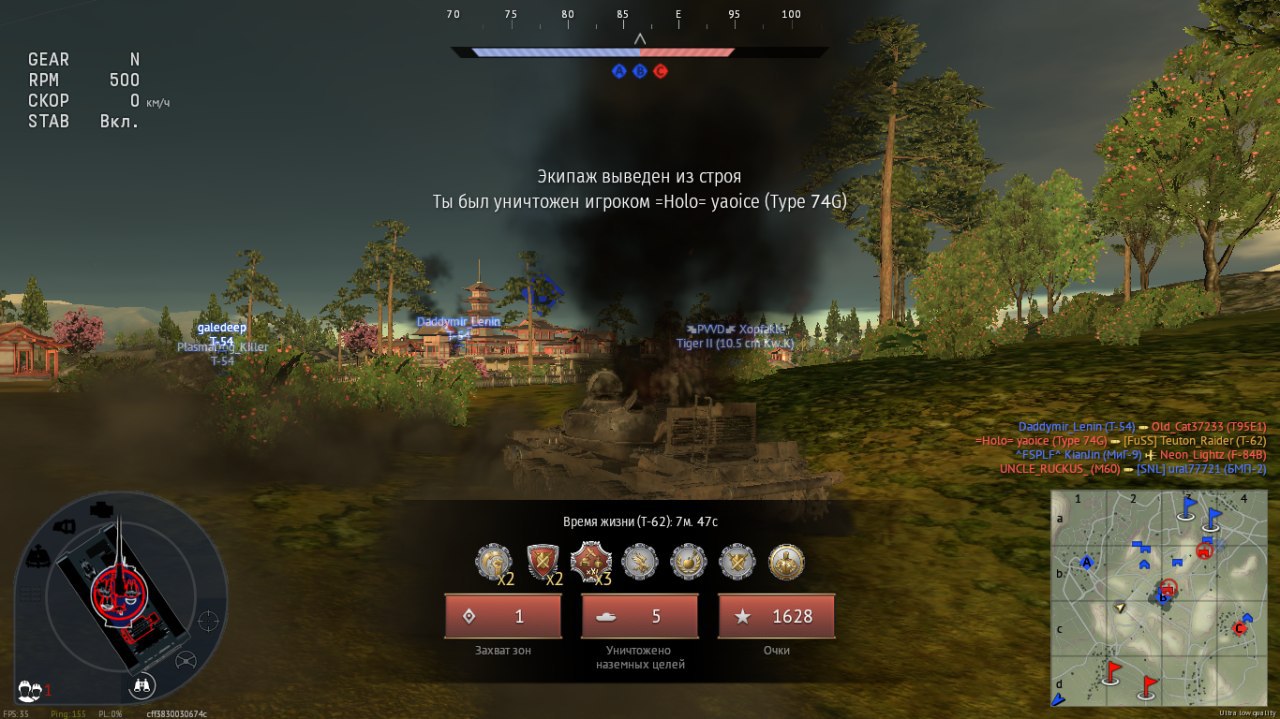Image resolution: width=1280 pixels, height=719 pixels.
Task: Click the golden bust award medal
Action: pos(785,562)
